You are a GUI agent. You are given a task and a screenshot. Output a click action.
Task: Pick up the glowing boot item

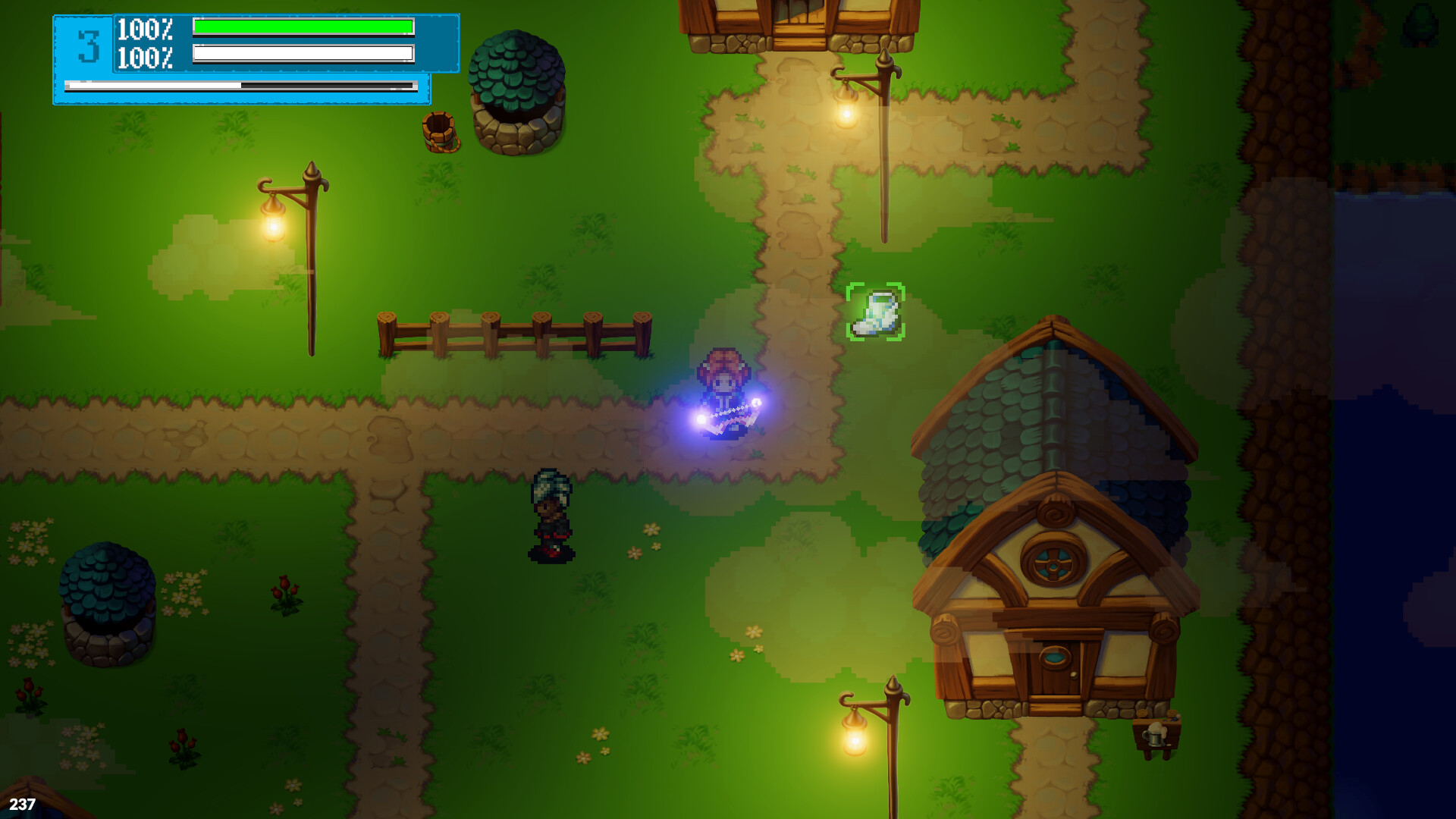tap(876, 312)
